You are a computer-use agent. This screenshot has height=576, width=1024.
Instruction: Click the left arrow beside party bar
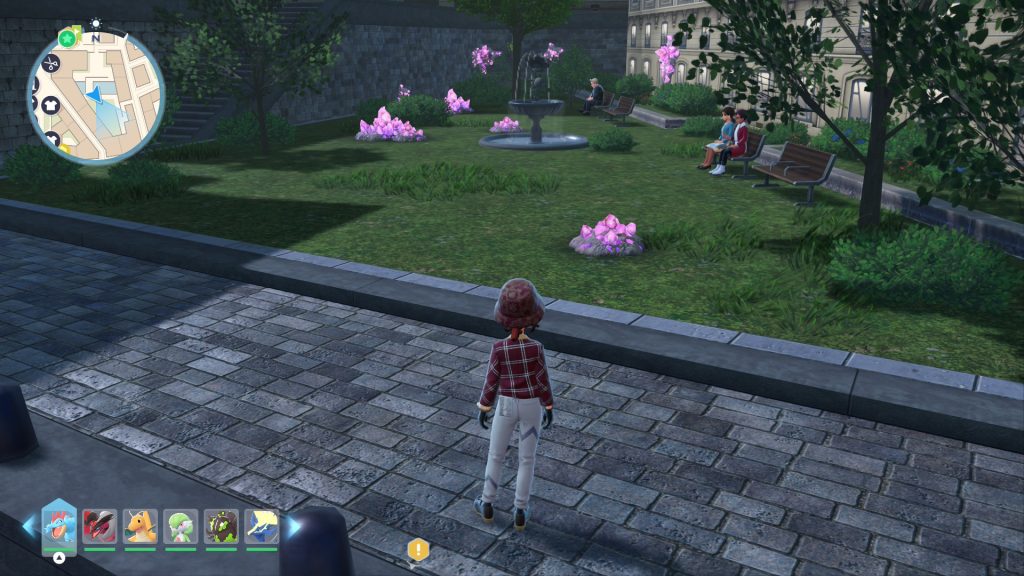[x=28, y=525]
